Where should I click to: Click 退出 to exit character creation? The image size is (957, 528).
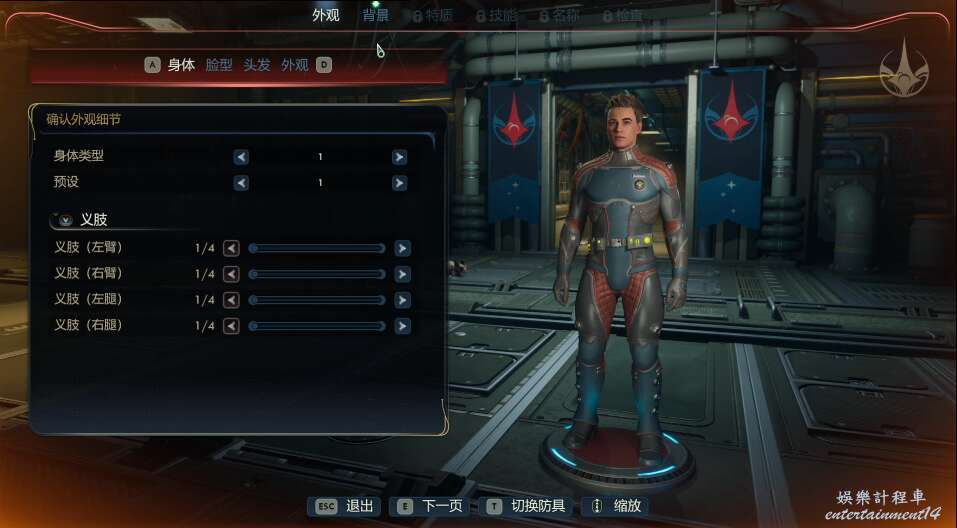346,506
